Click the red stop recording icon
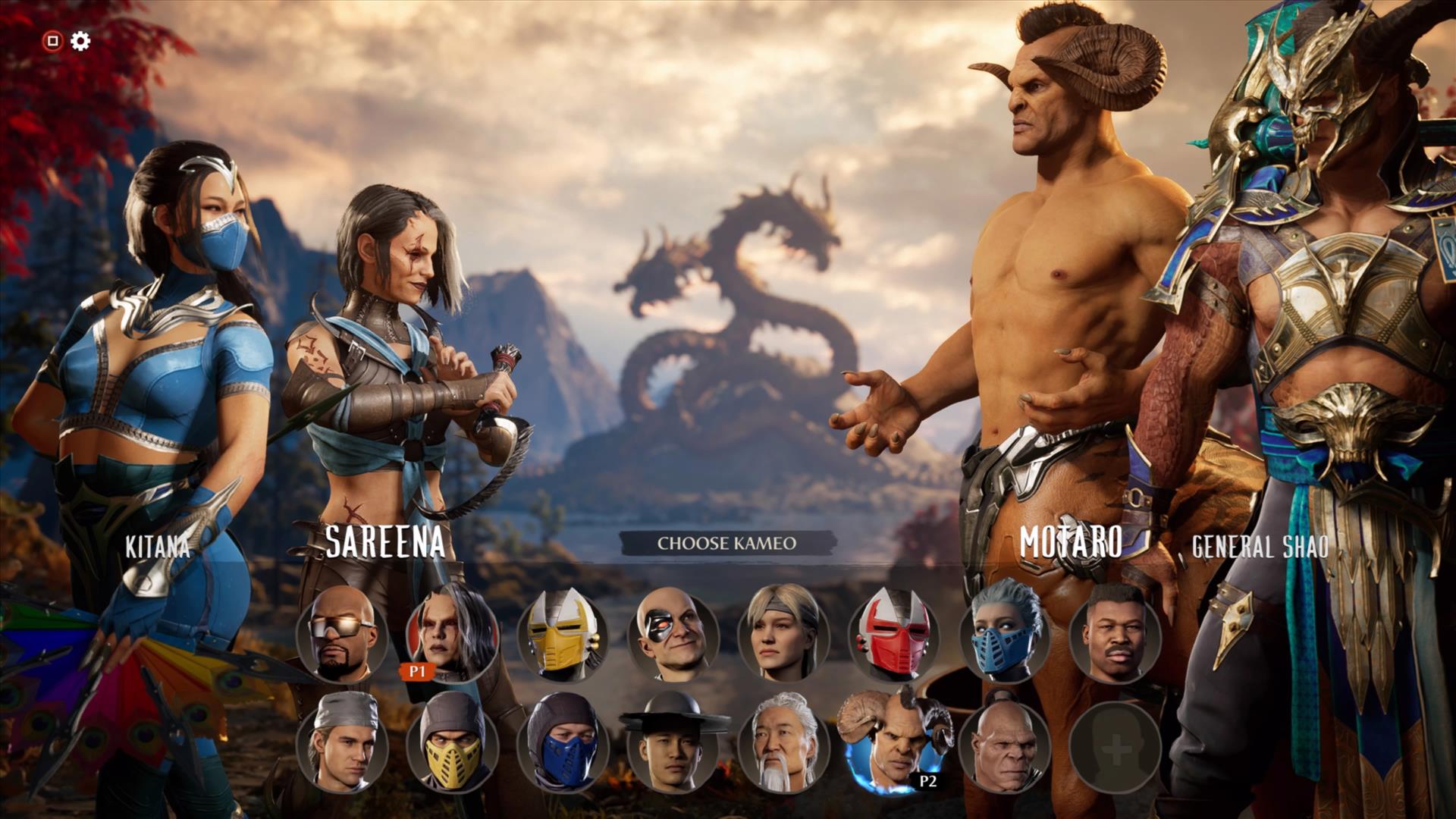 tap(52, 41)
